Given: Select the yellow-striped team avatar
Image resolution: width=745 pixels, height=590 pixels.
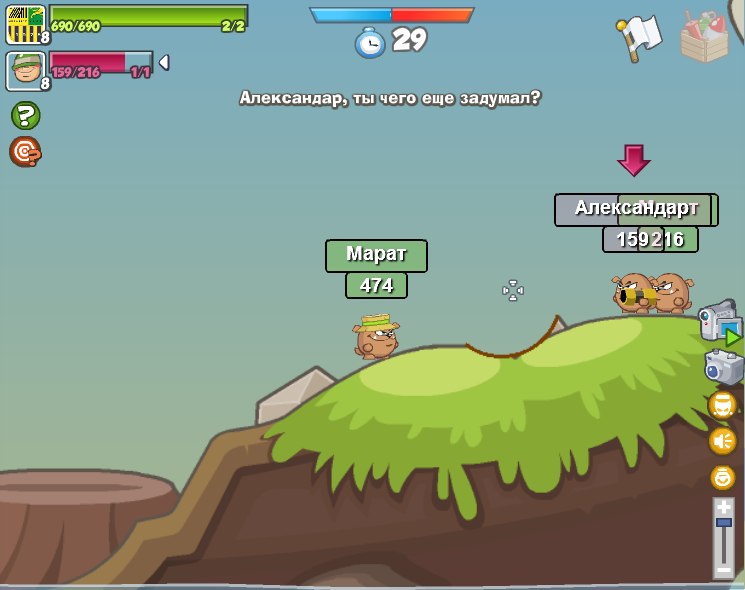Looking at the screenshot, I should (x=25, y=24).
